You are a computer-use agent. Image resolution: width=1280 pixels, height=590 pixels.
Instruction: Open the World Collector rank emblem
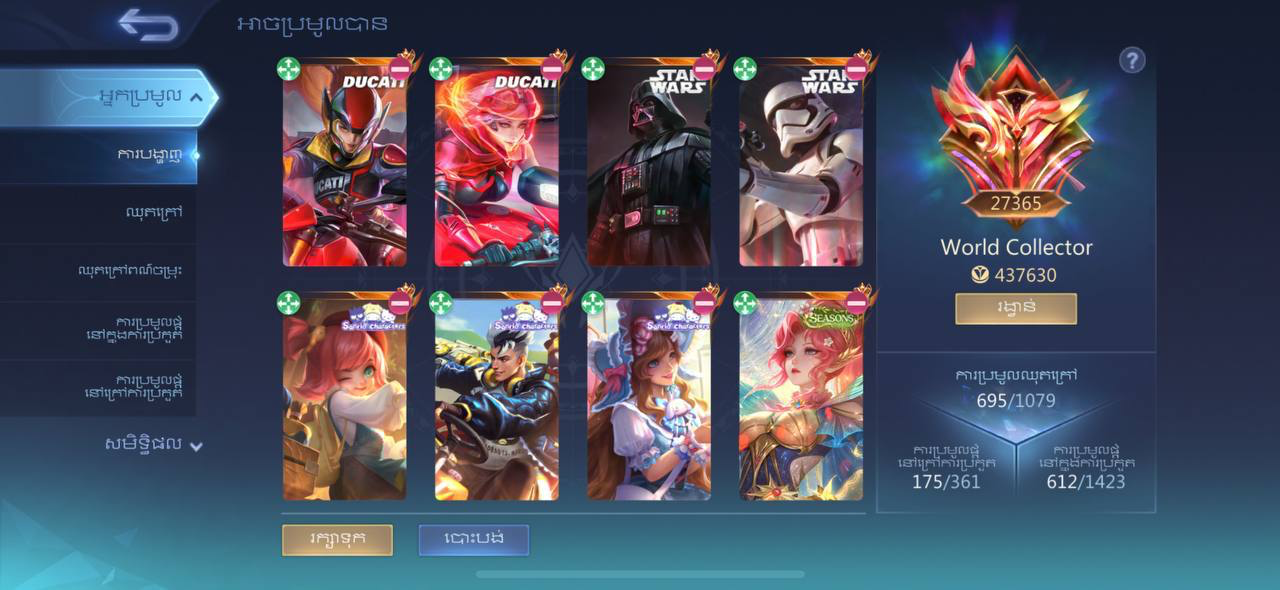1015,130
